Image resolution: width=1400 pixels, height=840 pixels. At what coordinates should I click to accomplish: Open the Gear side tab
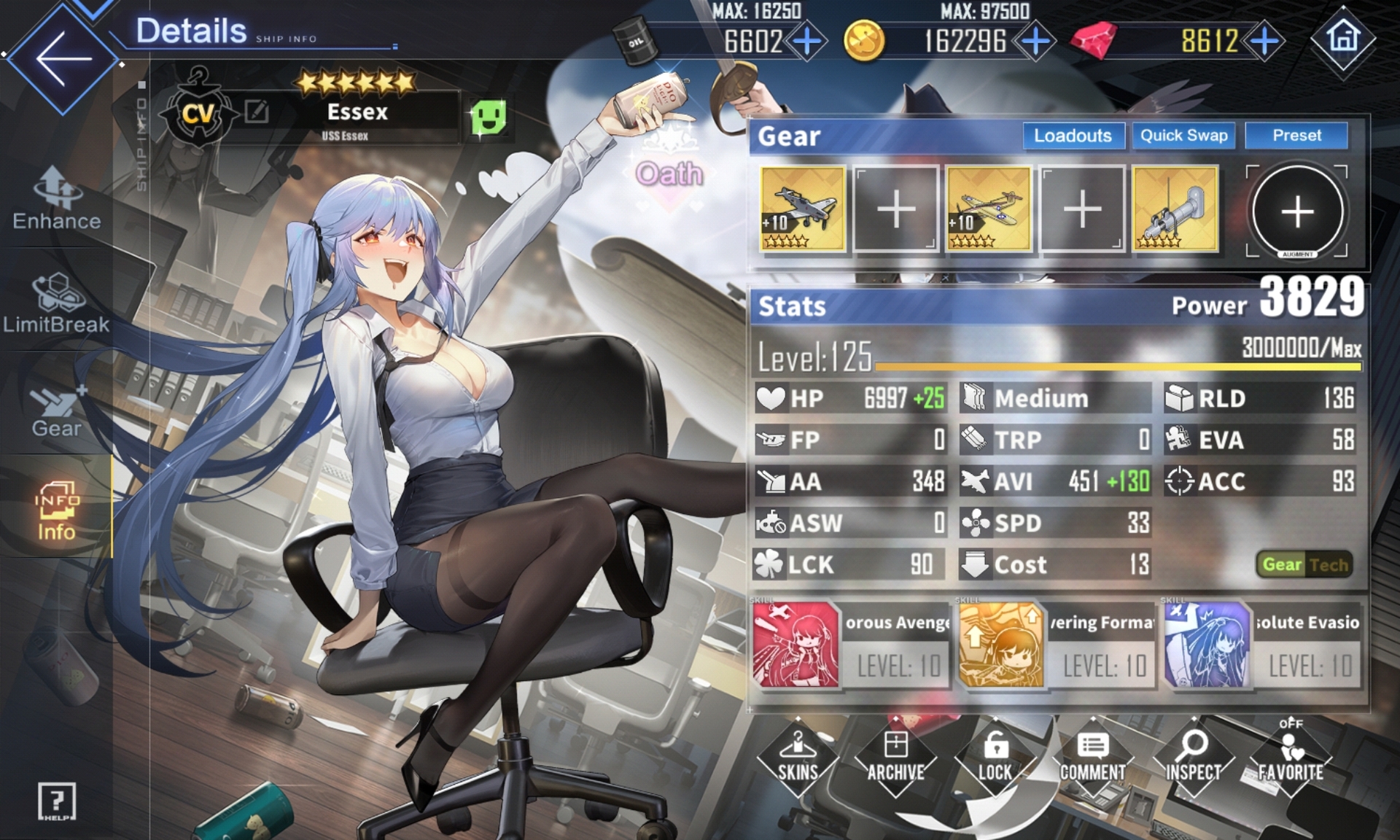56,410
